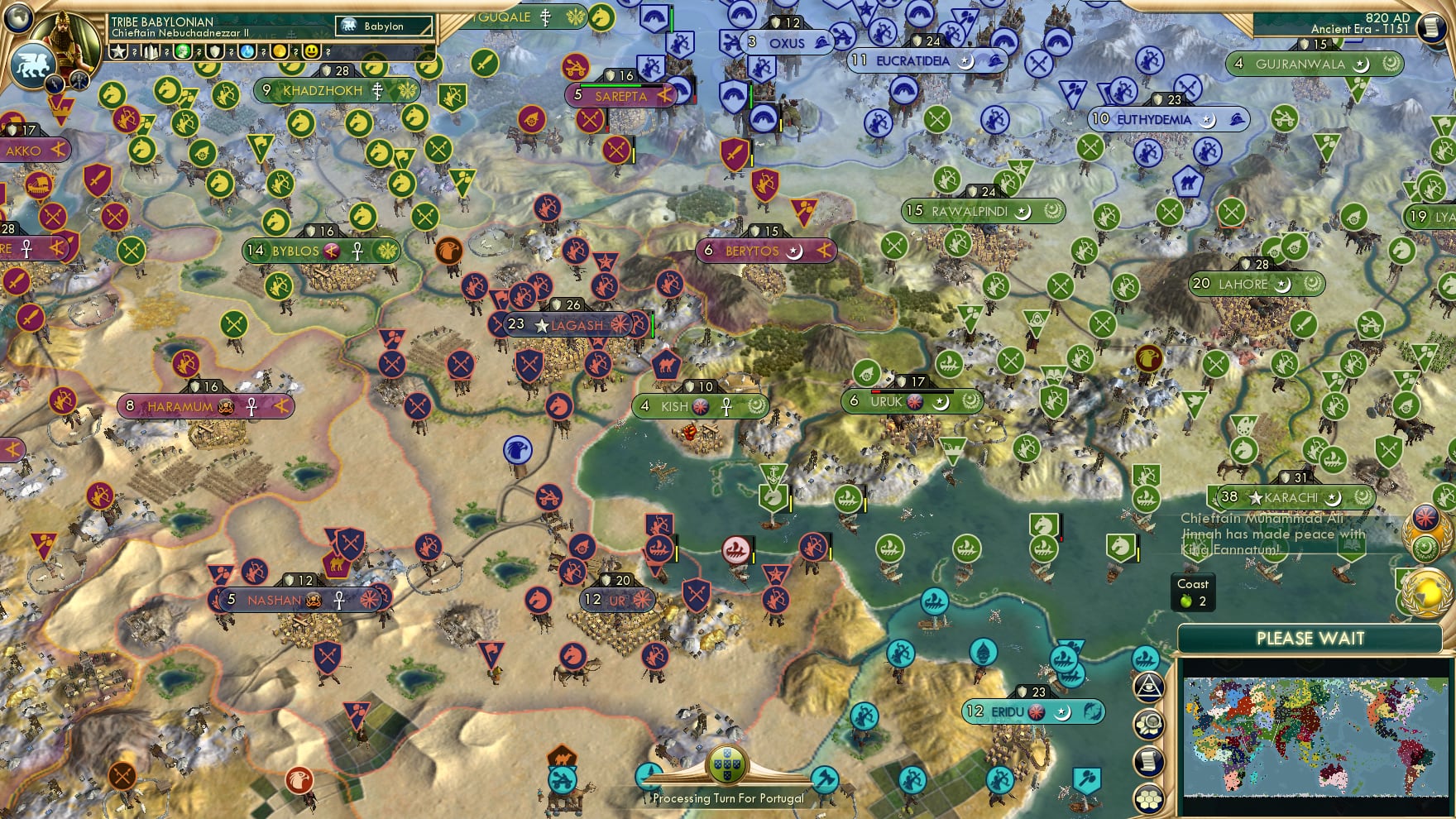Toggle map overlays with the all-seeing eye icon
This screenshot has height=819, width=1456.
pyautogui.click(x=1151, y=687)
